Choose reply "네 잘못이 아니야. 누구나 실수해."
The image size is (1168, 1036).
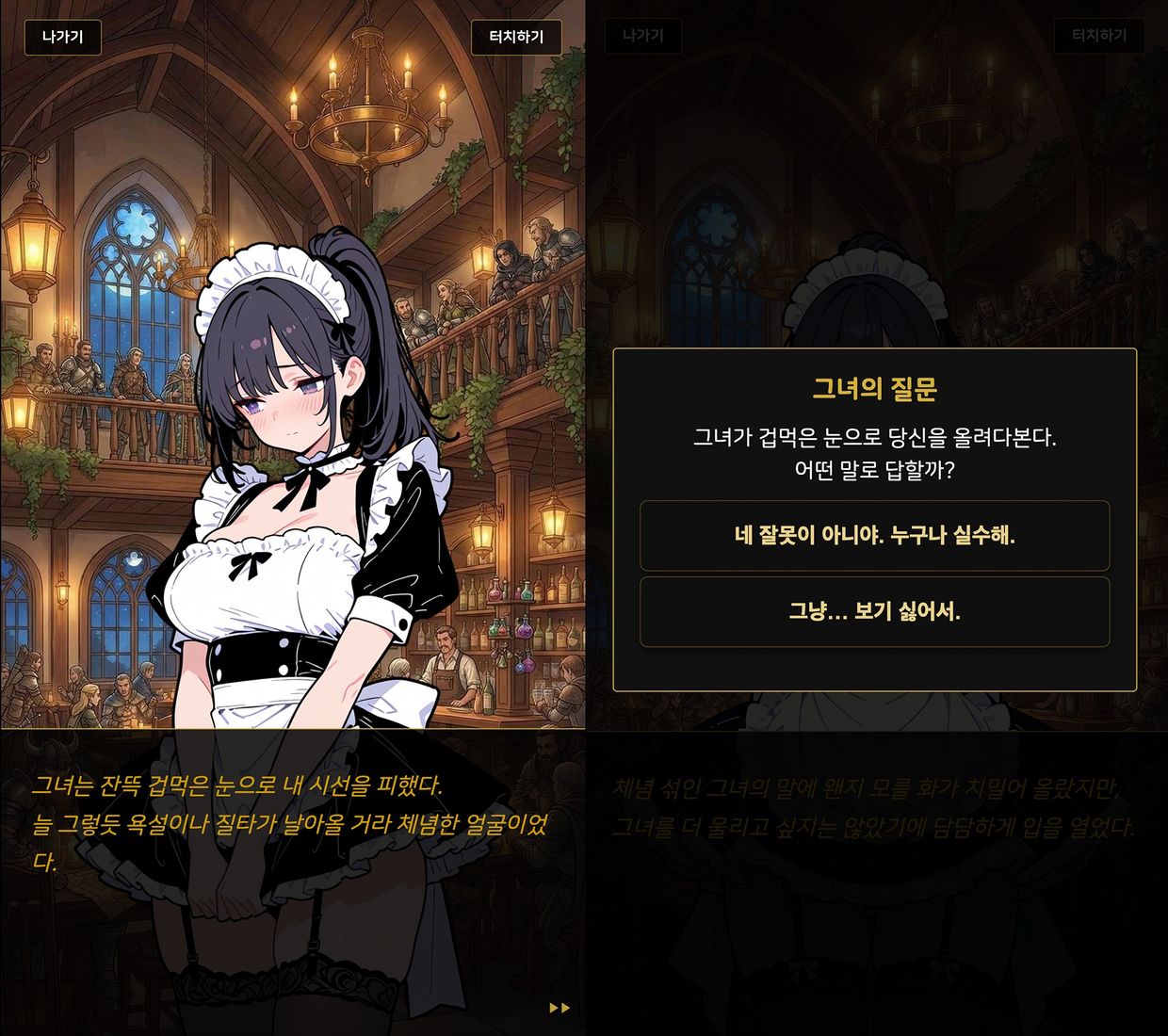pyautogui.click(x=874, y=536)
